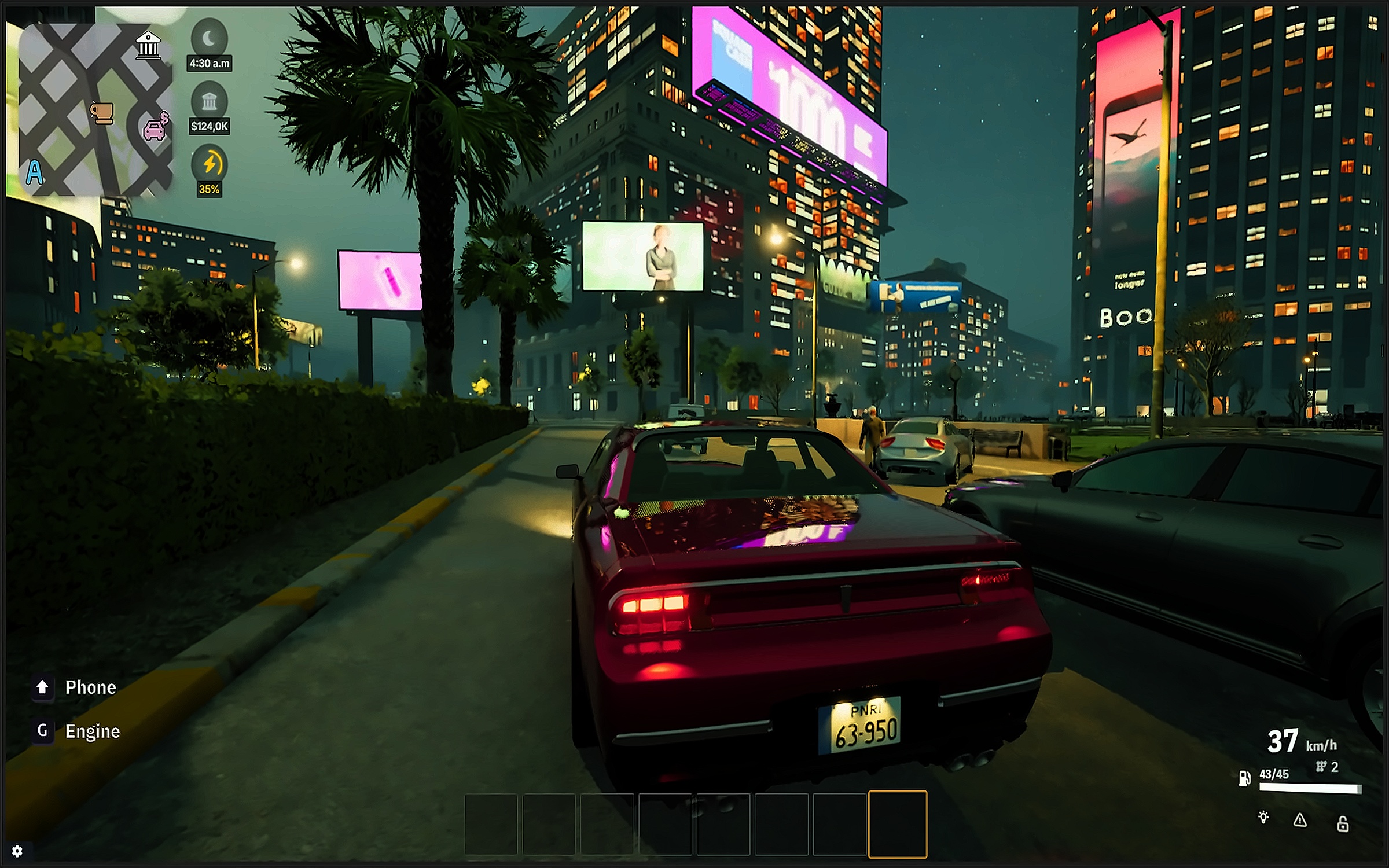
Task: Select the highlighted orange hotbar slot
Action: pyautogui.click(x=898, y=824)
